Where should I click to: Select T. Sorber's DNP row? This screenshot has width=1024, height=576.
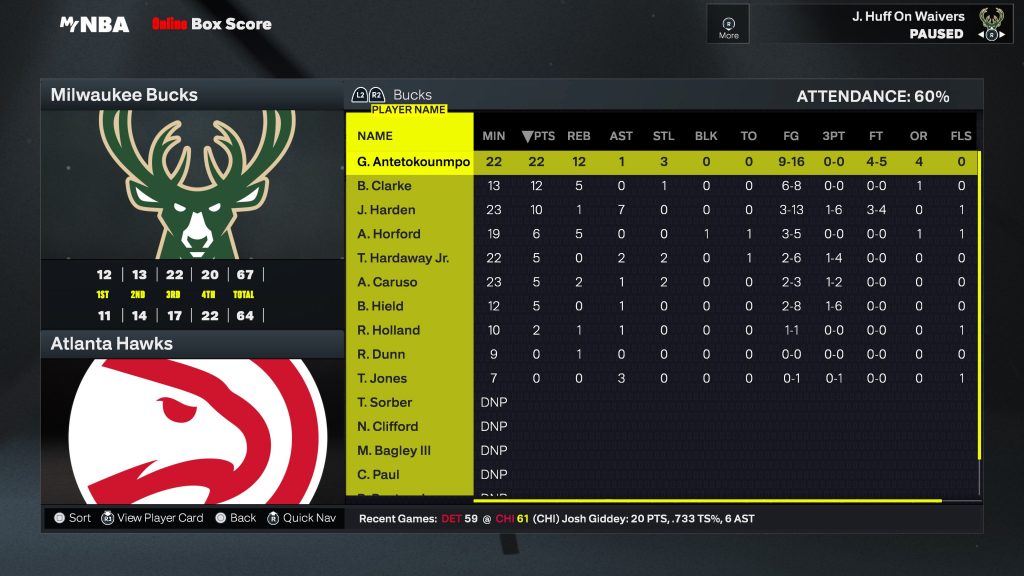coord(385,402)
